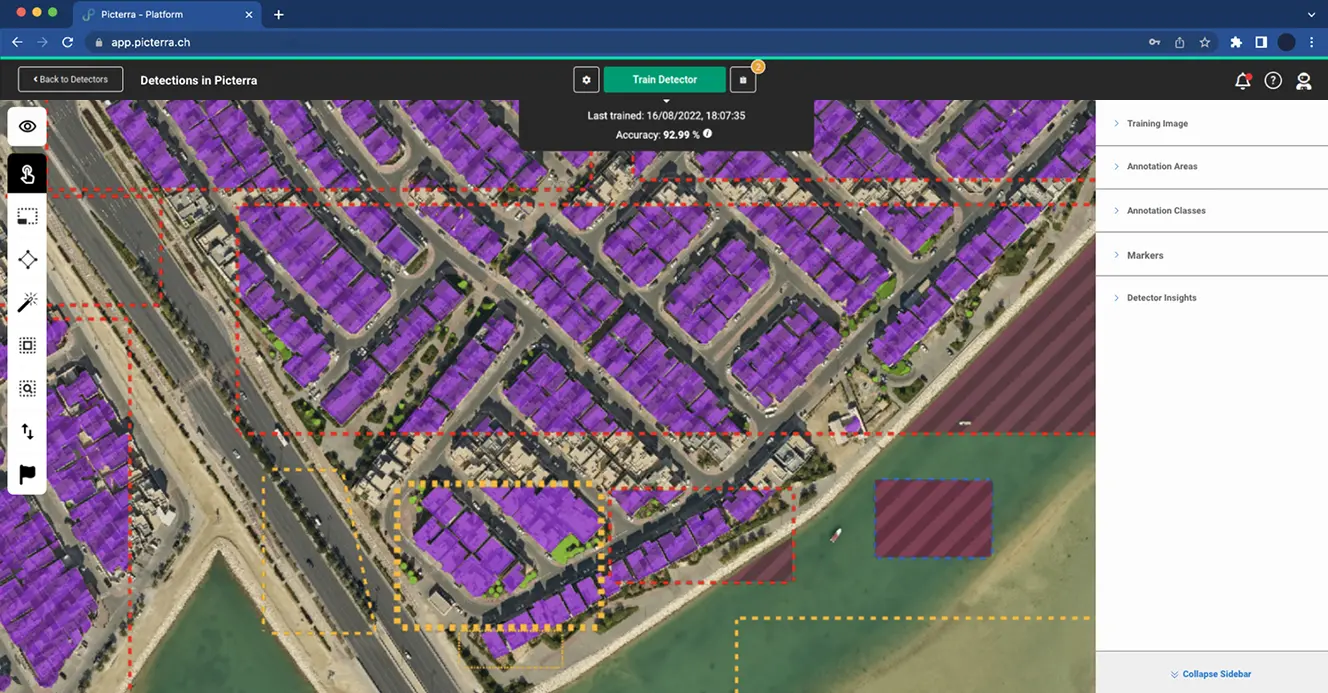Toggle the eye visibility tool
The height and width of the screenshot is (693, 1328).
pyautogui.click(x=27, y=126)
